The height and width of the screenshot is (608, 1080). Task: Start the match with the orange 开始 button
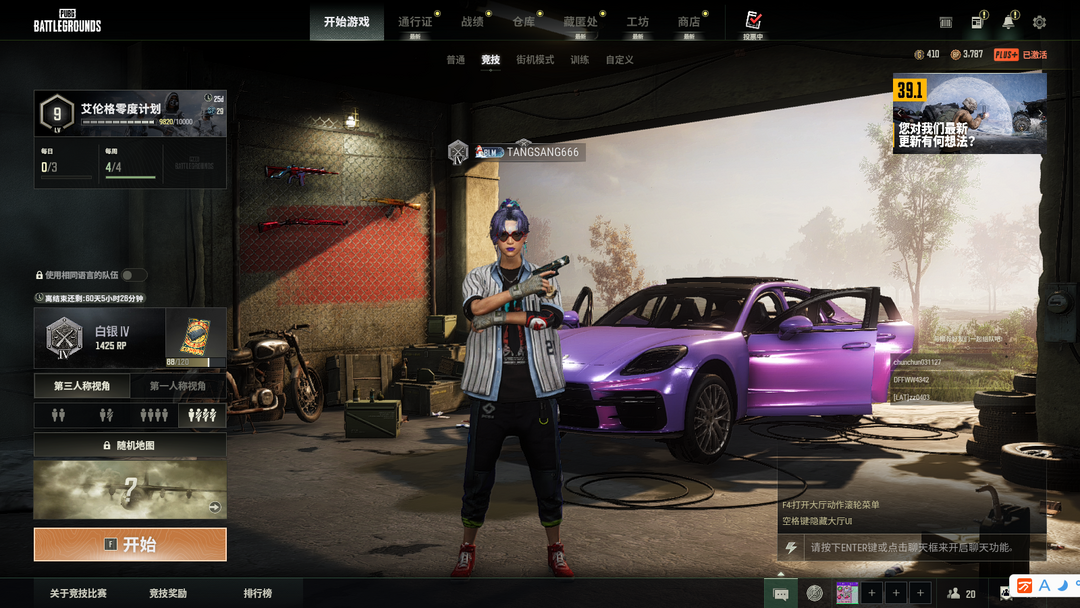coord(130,545)
